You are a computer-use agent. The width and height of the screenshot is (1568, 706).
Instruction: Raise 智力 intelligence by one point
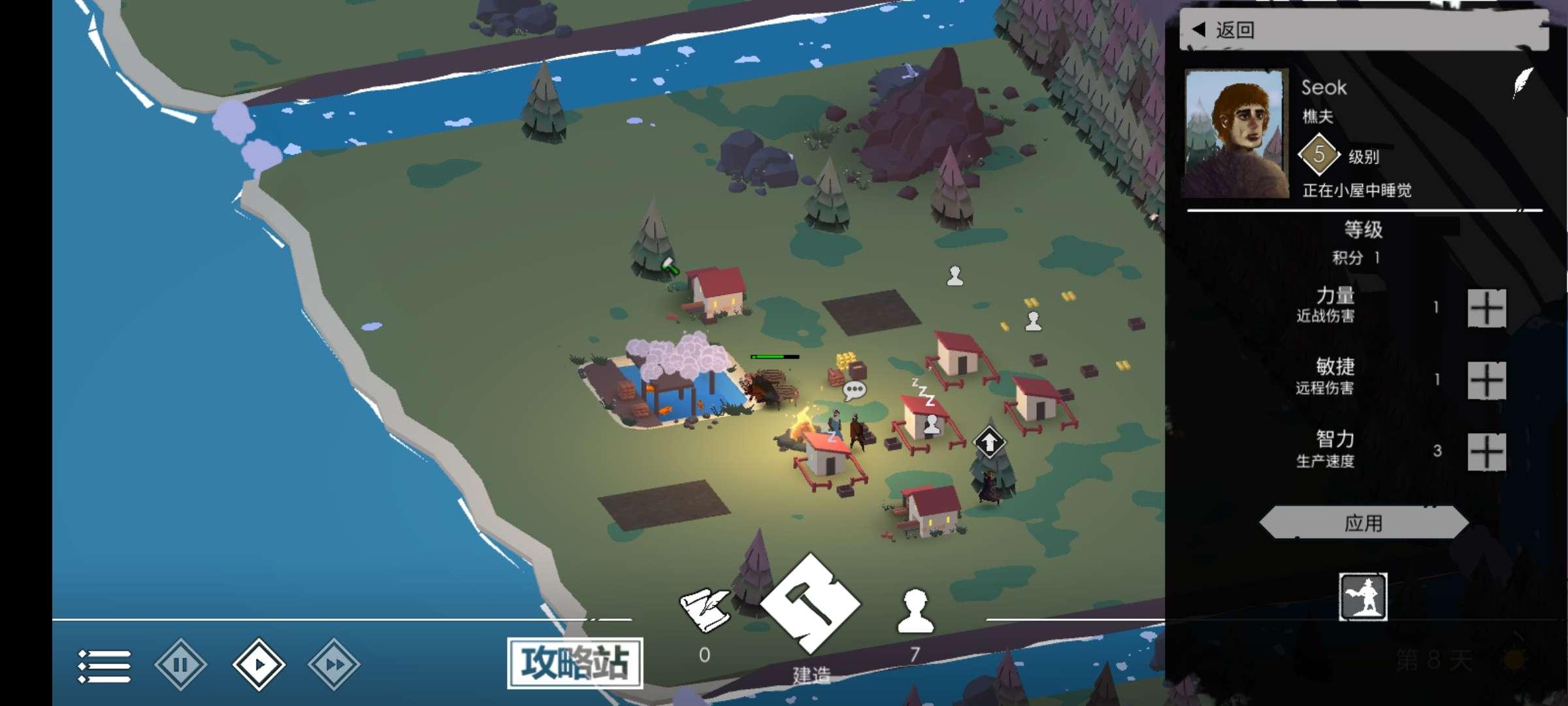coord(1486,452)
